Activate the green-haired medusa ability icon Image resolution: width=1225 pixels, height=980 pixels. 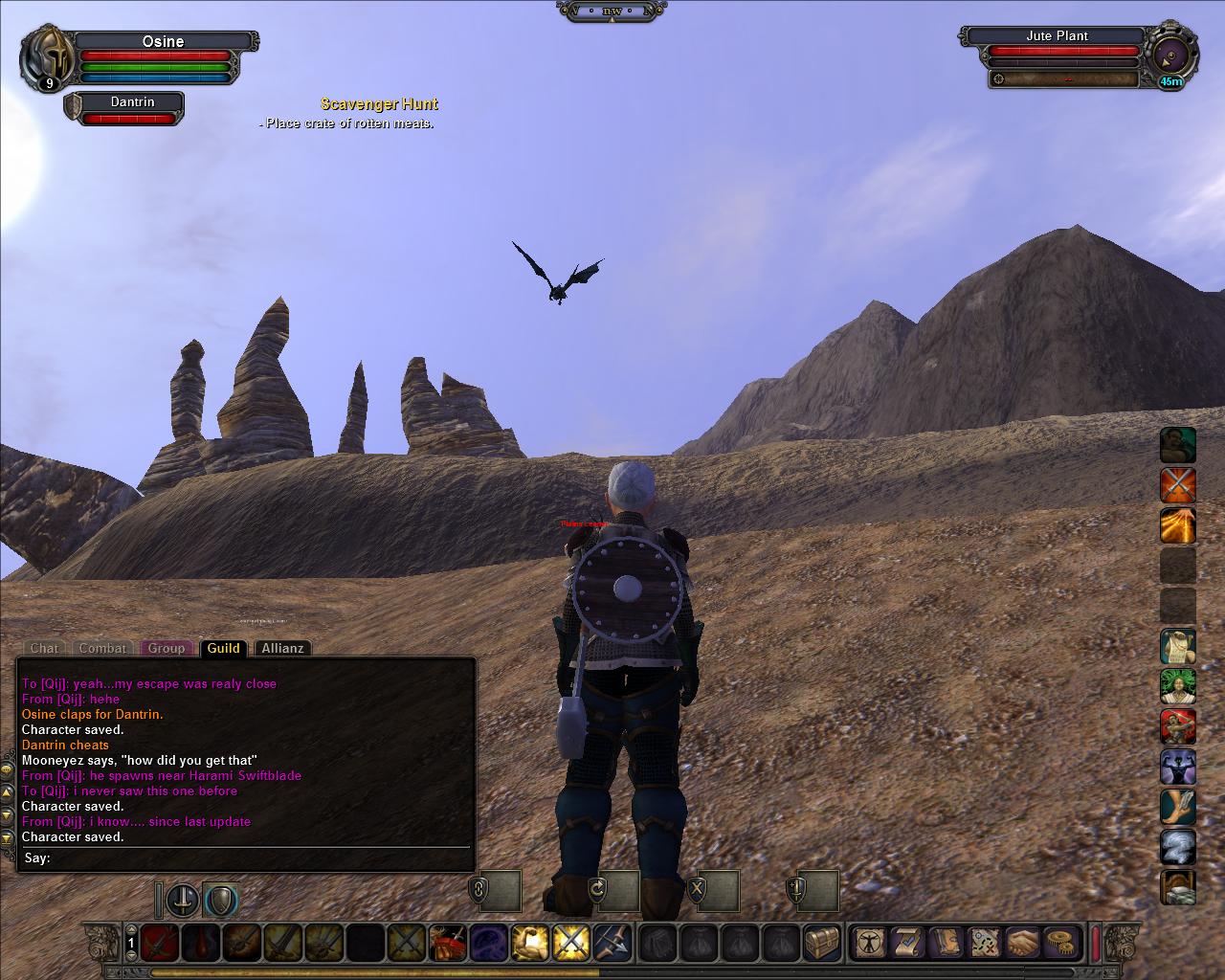(1178, 686)
